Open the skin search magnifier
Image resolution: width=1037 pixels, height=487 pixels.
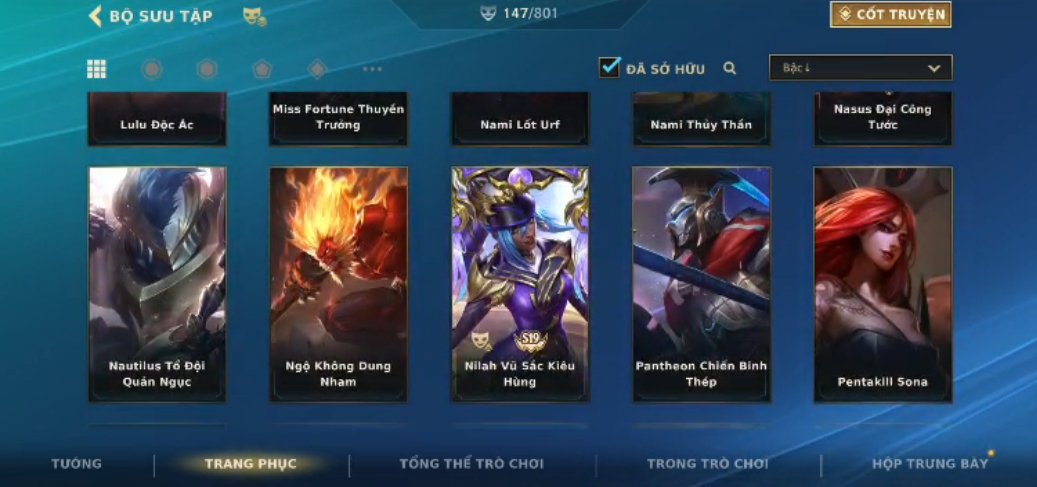[x=730, y=68]
